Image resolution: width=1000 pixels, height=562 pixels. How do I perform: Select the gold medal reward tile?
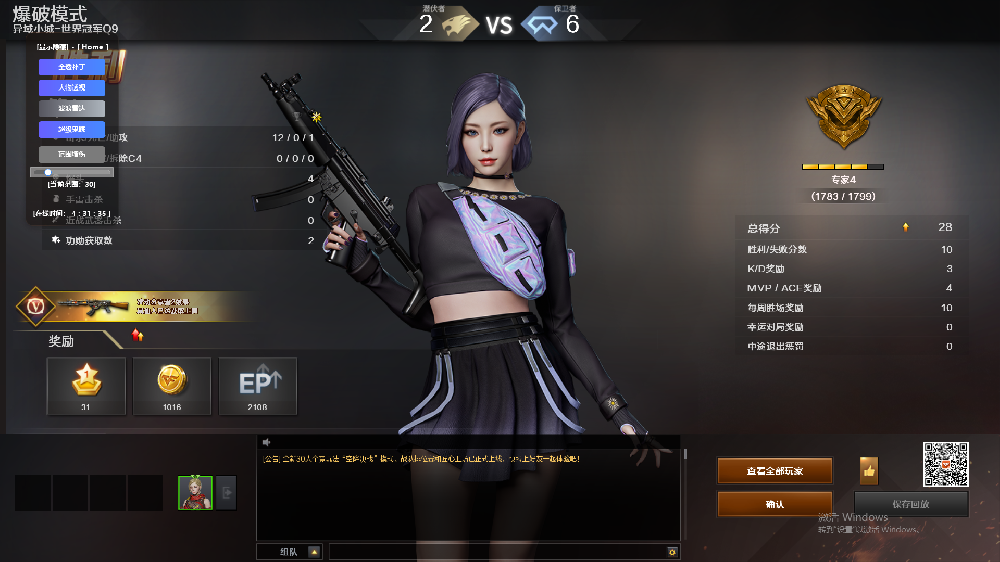coord(86,385)
